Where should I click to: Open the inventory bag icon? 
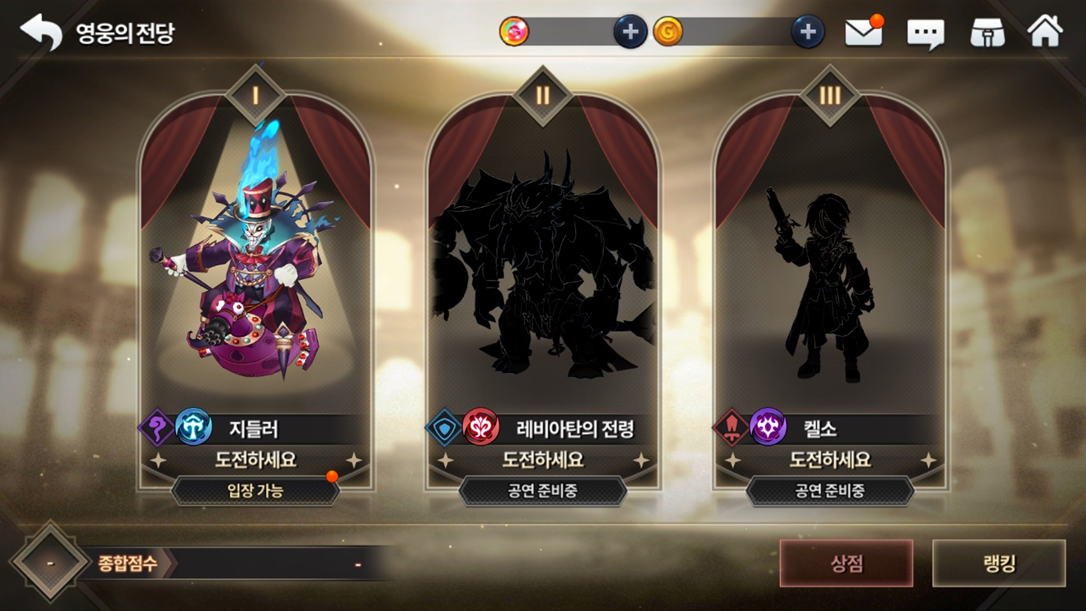[x=987, y=33]
